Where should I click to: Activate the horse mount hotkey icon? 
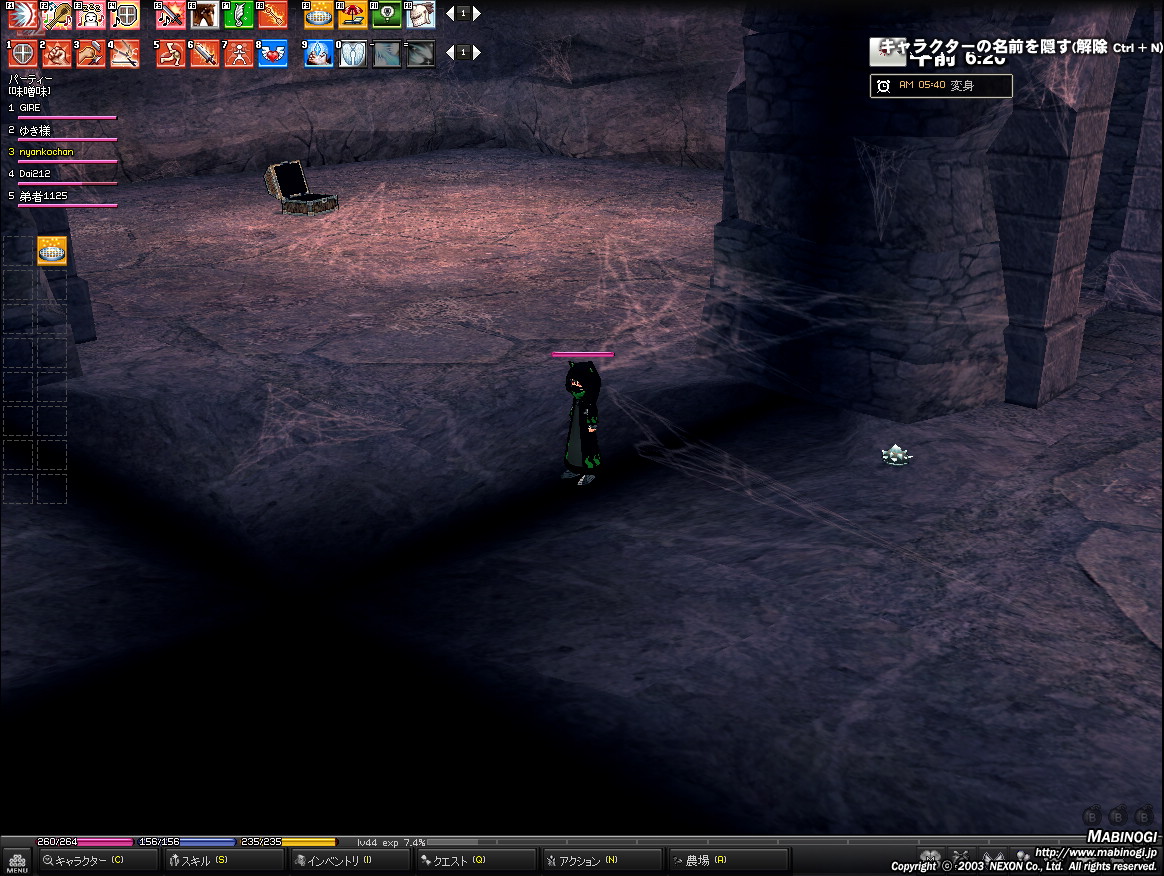204,15
